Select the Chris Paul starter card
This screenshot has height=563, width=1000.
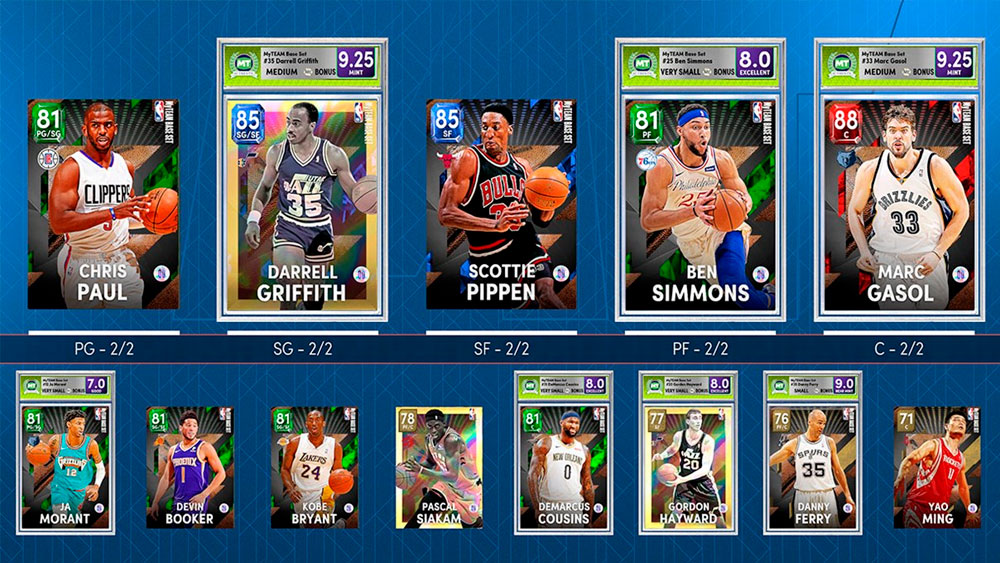point(103,204)
